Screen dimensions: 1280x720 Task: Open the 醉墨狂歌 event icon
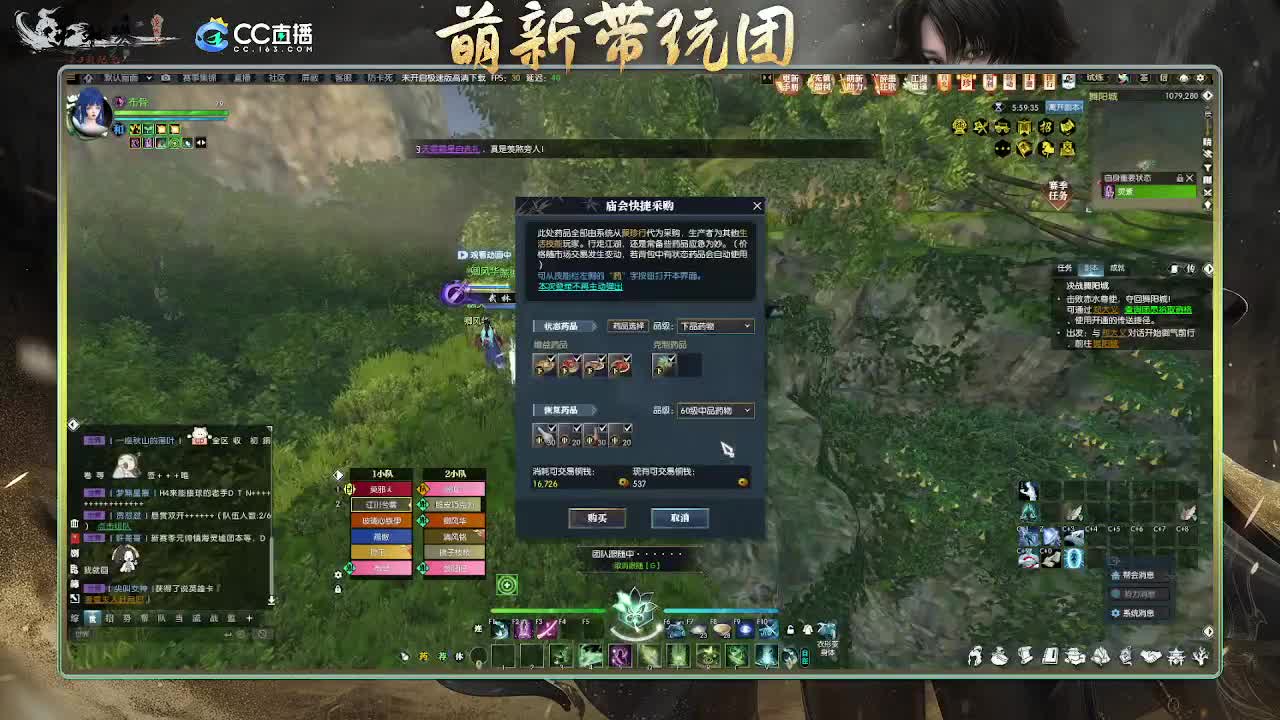887,85
